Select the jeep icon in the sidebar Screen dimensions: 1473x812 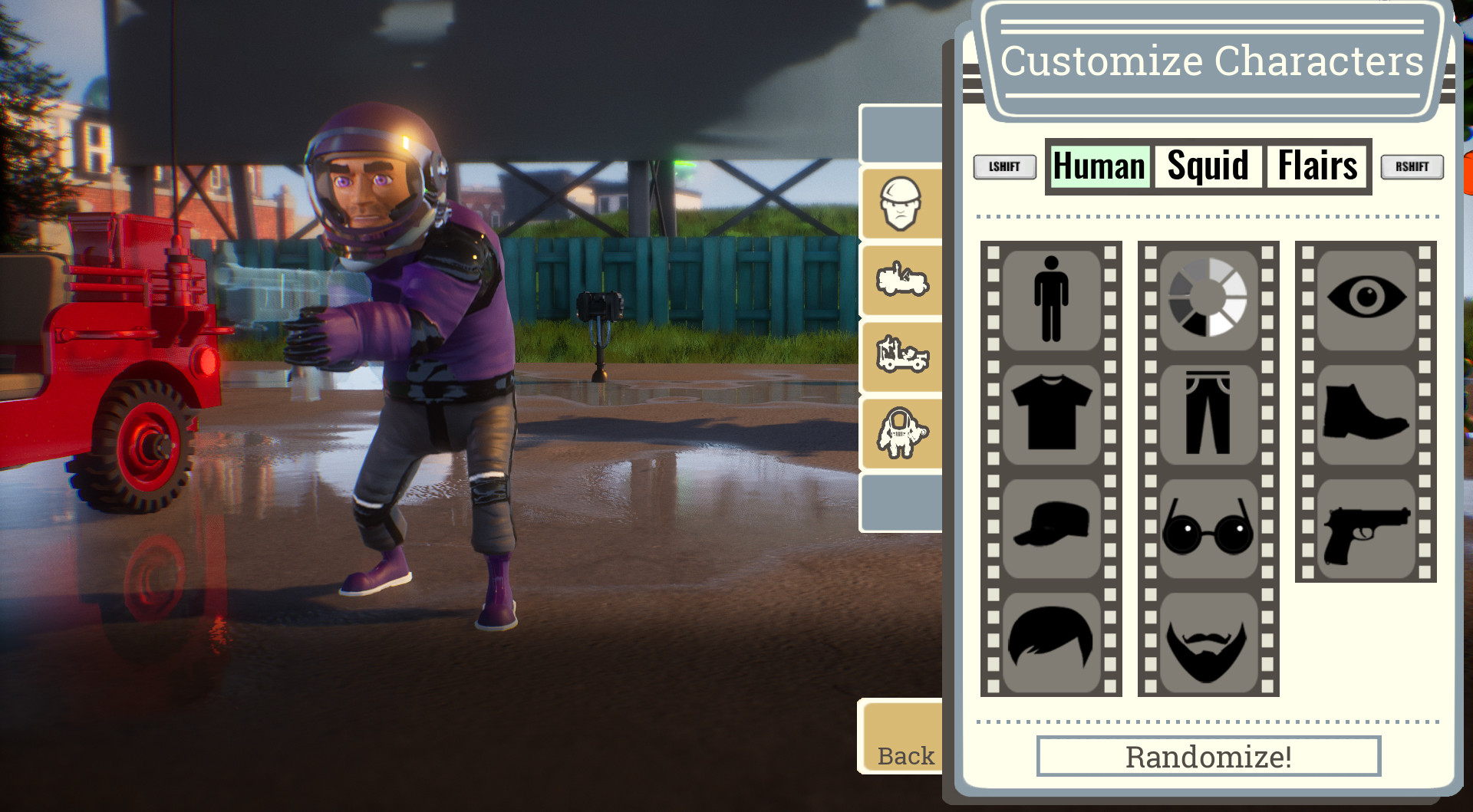pos(902,281)
